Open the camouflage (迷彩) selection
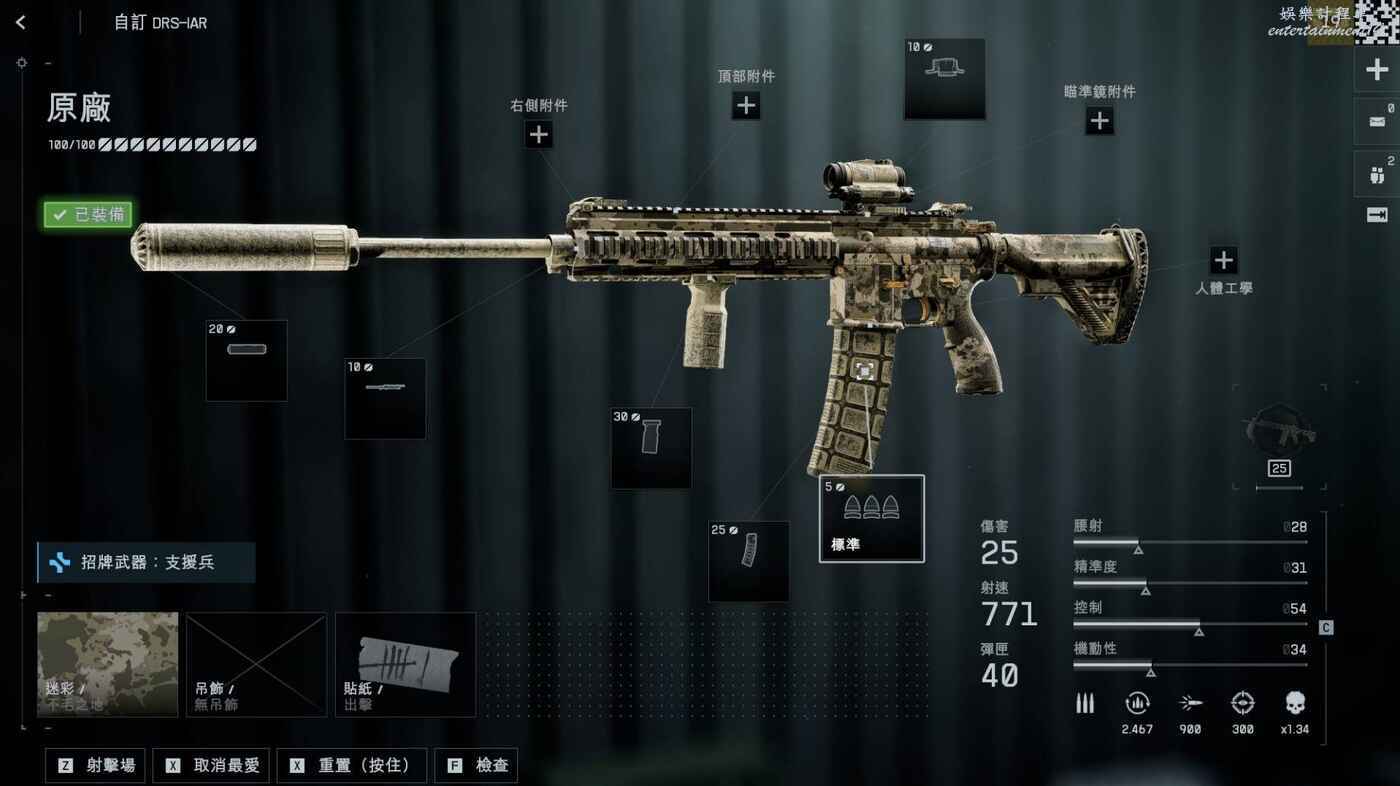Viewport: 1400px width, 786px height. [107, 664]
